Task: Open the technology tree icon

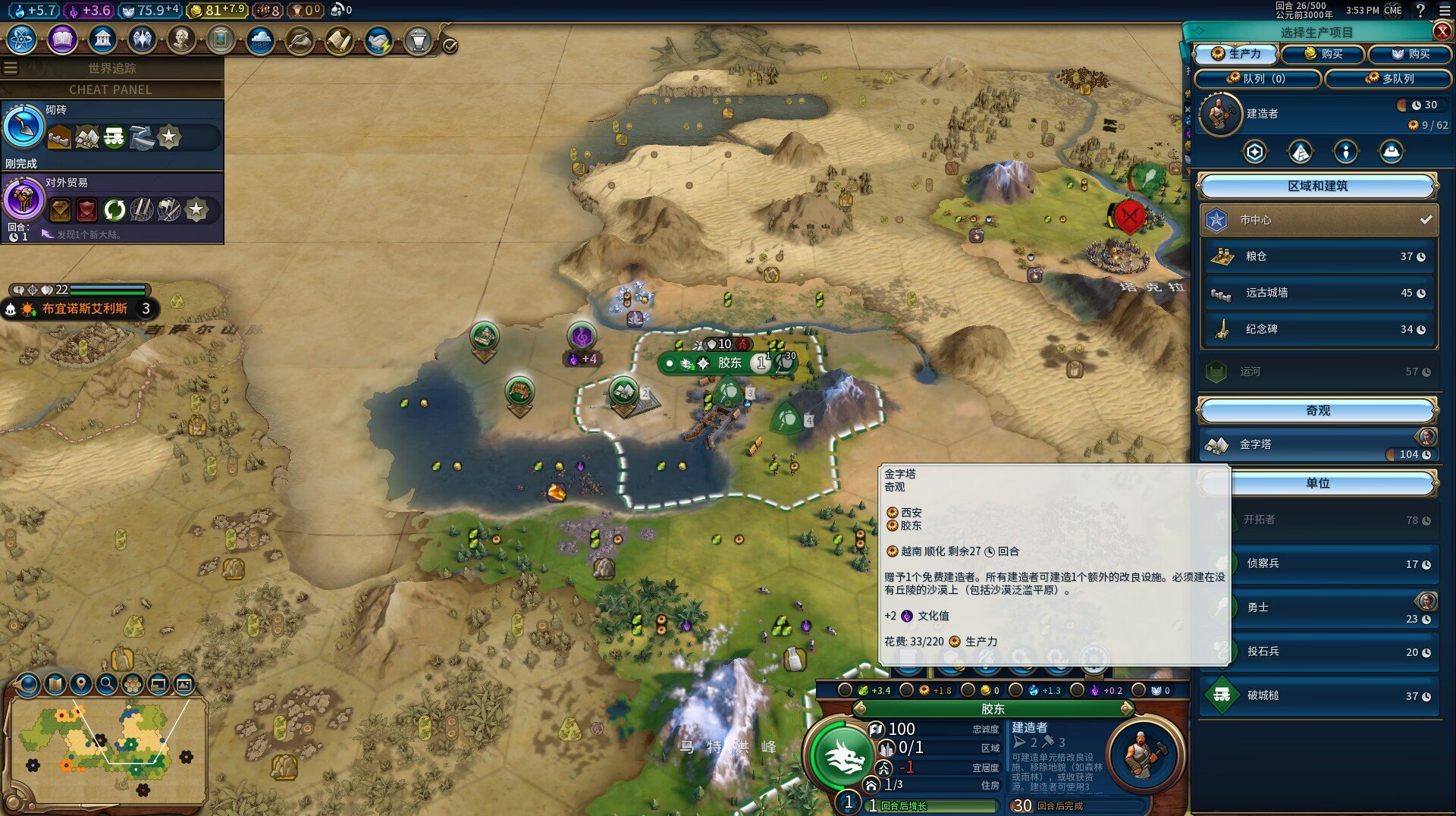Action: (x=22, y=39)
